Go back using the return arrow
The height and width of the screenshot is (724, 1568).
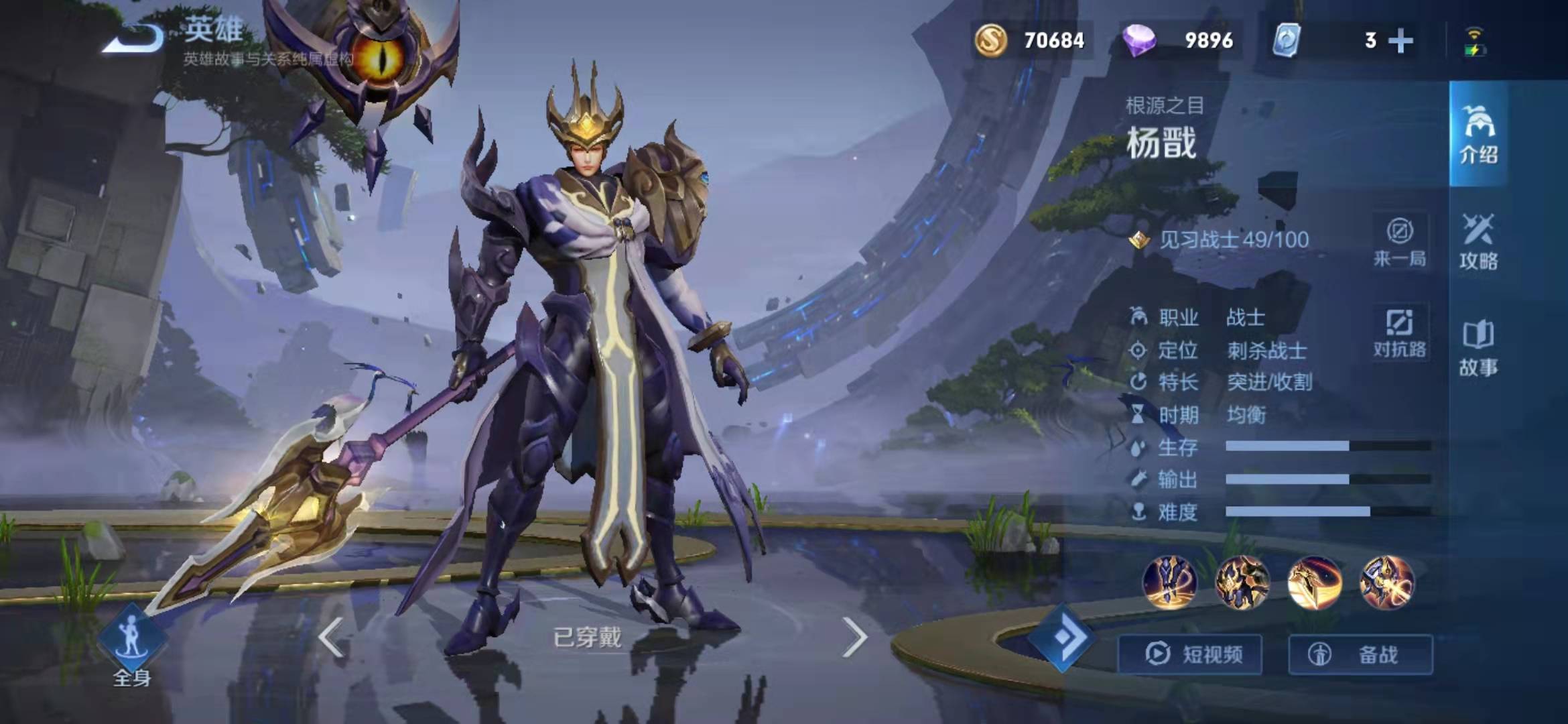(134, 38)
